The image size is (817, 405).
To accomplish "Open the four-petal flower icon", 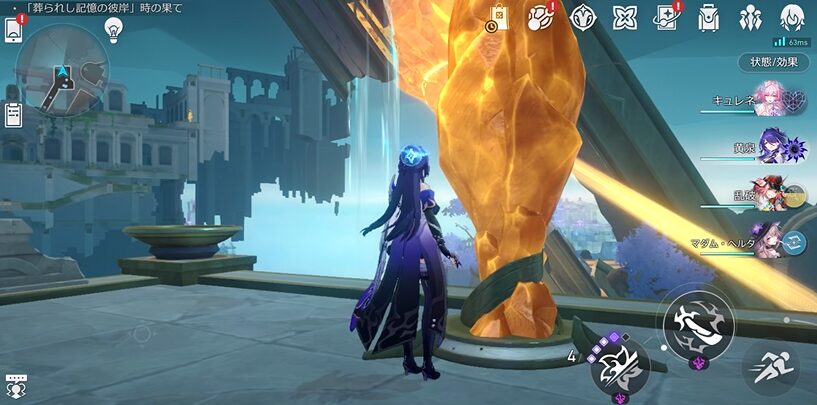I will 625,17.
